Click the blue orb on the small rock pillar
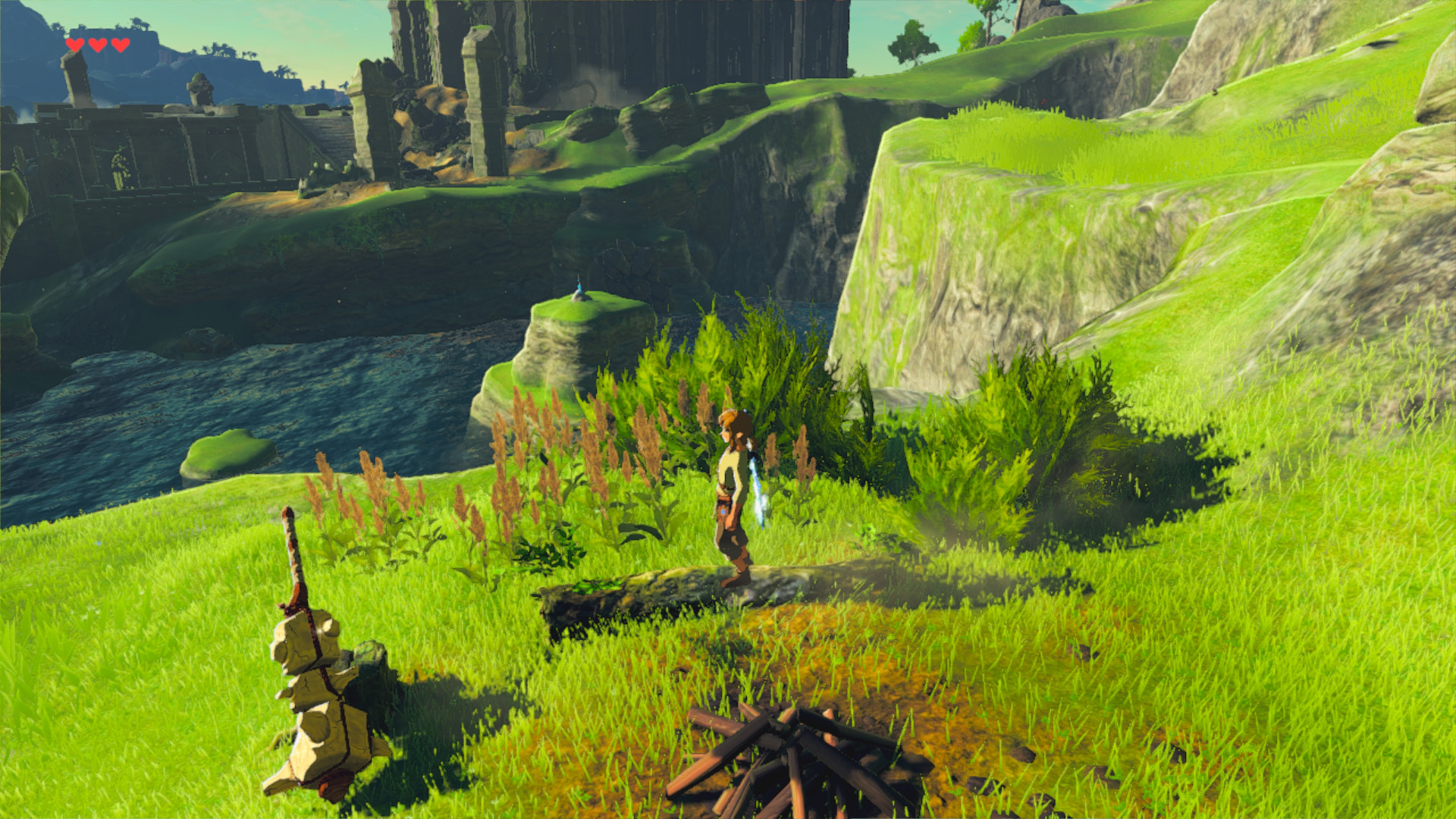Image resolution: width=1456 pixels, height=819 pixels. (578, 287)
